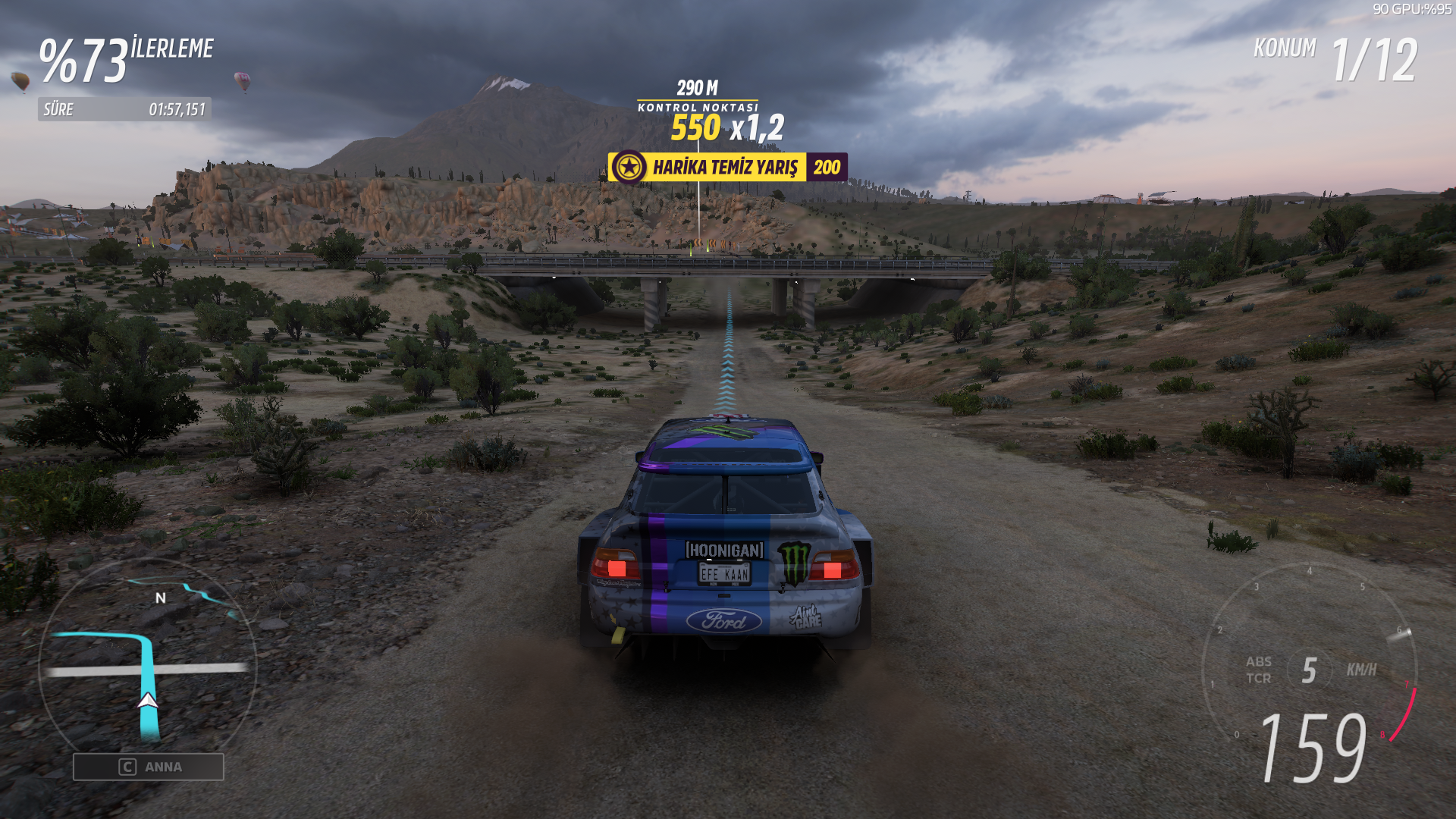Click the Harika Temiz Yarış skill banner
Image resolution: width=1456 pixels, height=819 pixels.
coord(726,167)
